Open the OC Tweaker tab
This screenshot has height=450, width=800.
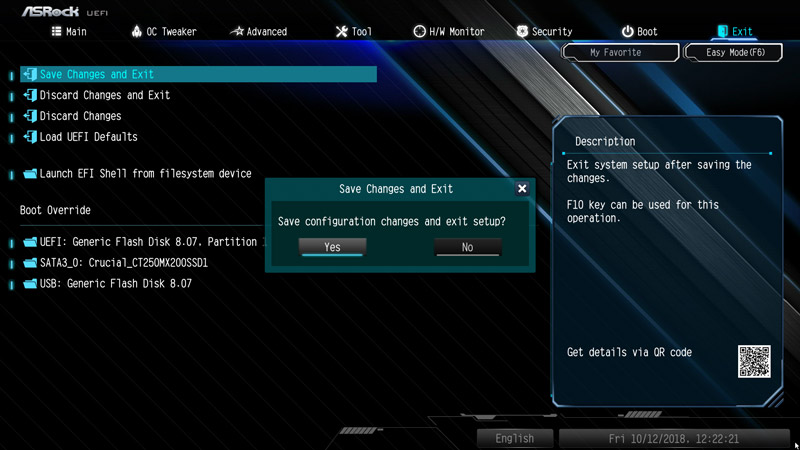coord(164,31)
